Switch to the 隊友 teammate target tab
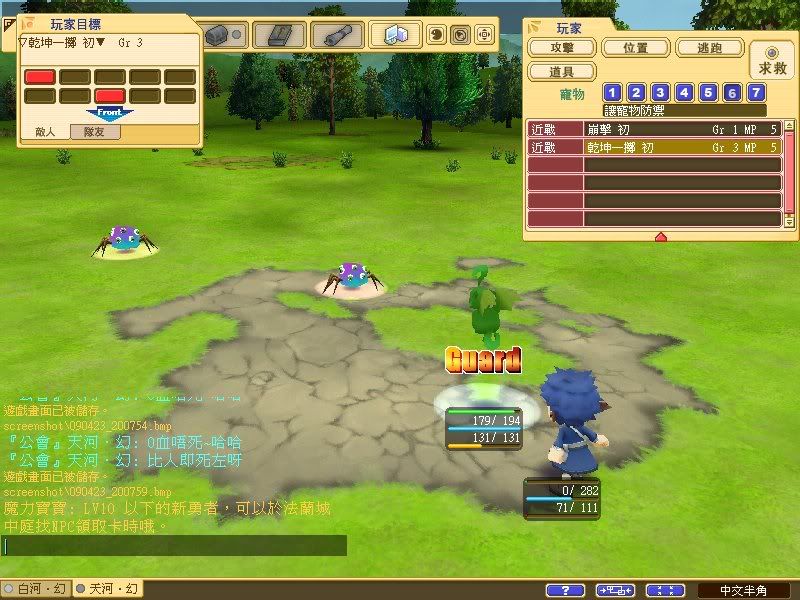Viewport: 800px width, 600px height. pos(95,131)
